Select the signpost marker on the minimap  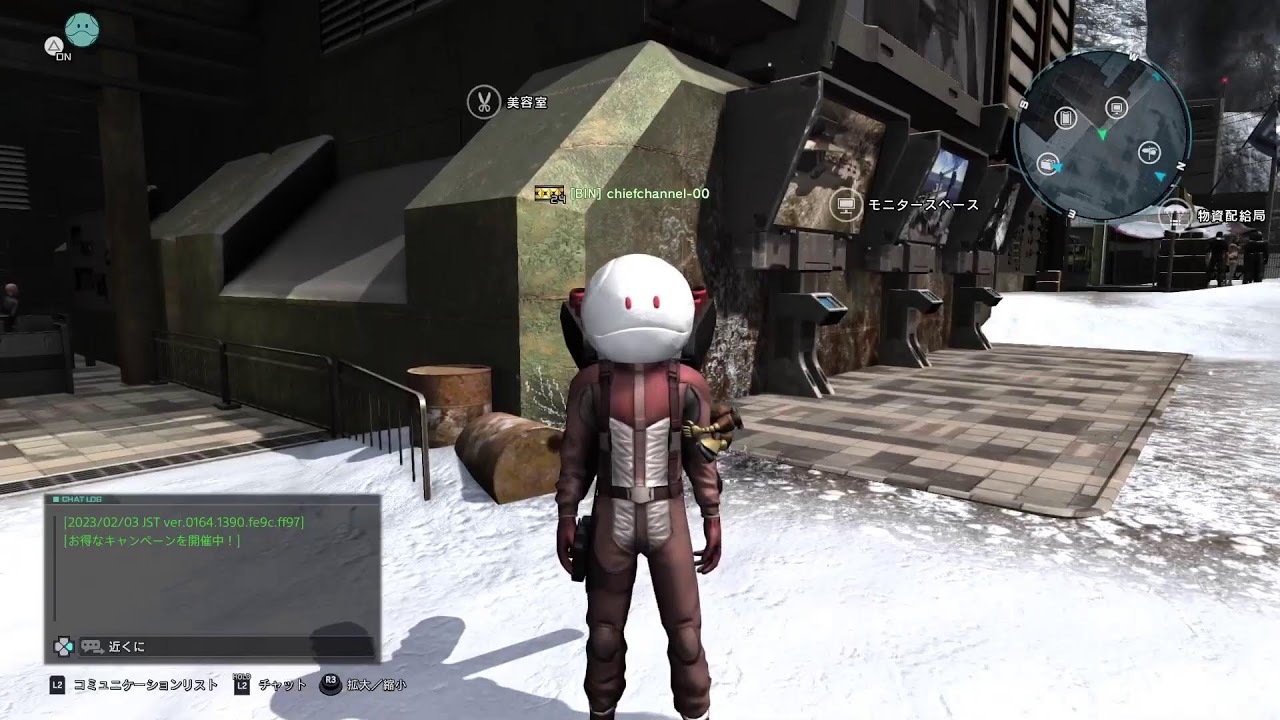point(1149,152)
